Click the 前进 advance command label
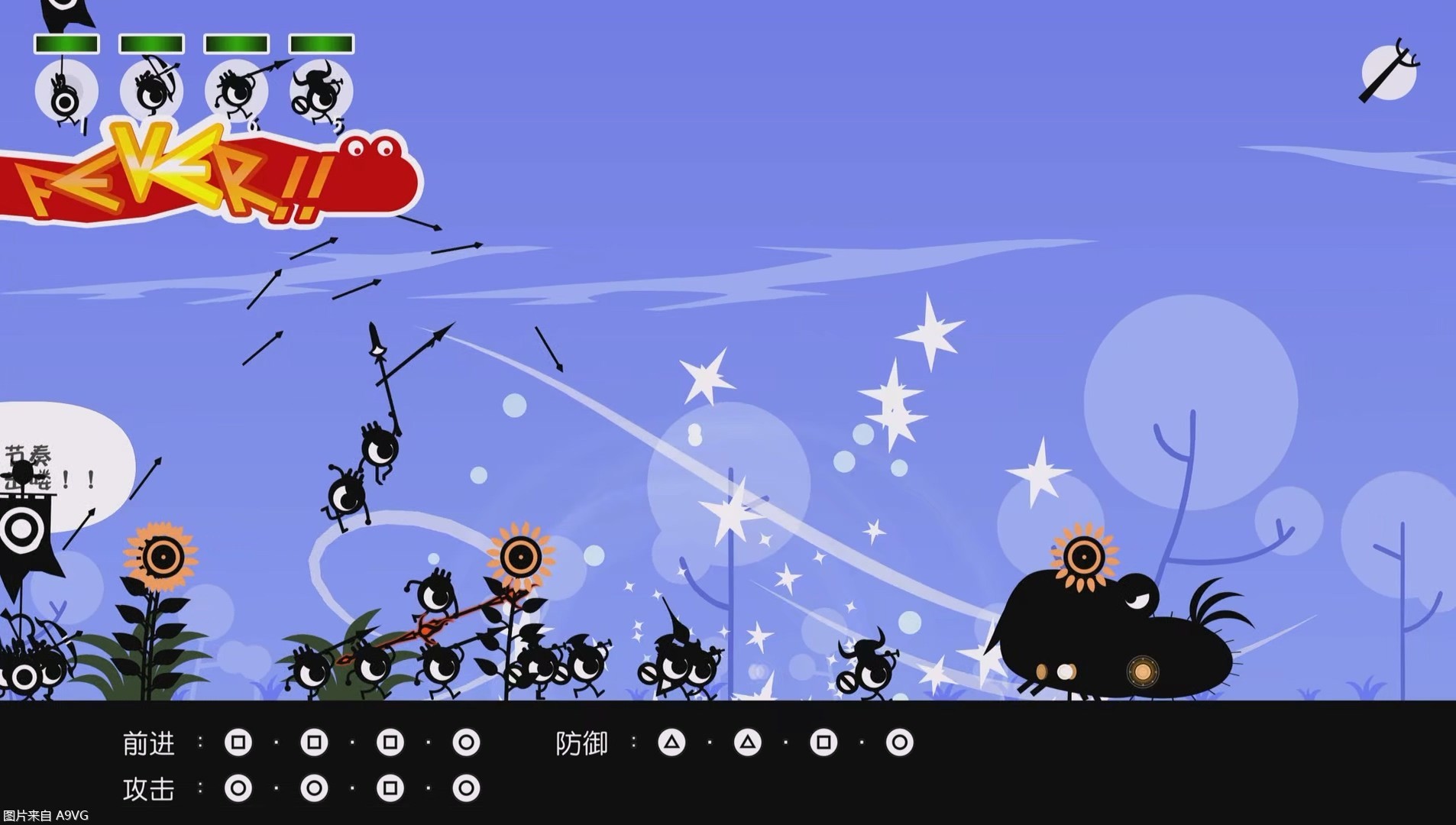 (150, 742)
